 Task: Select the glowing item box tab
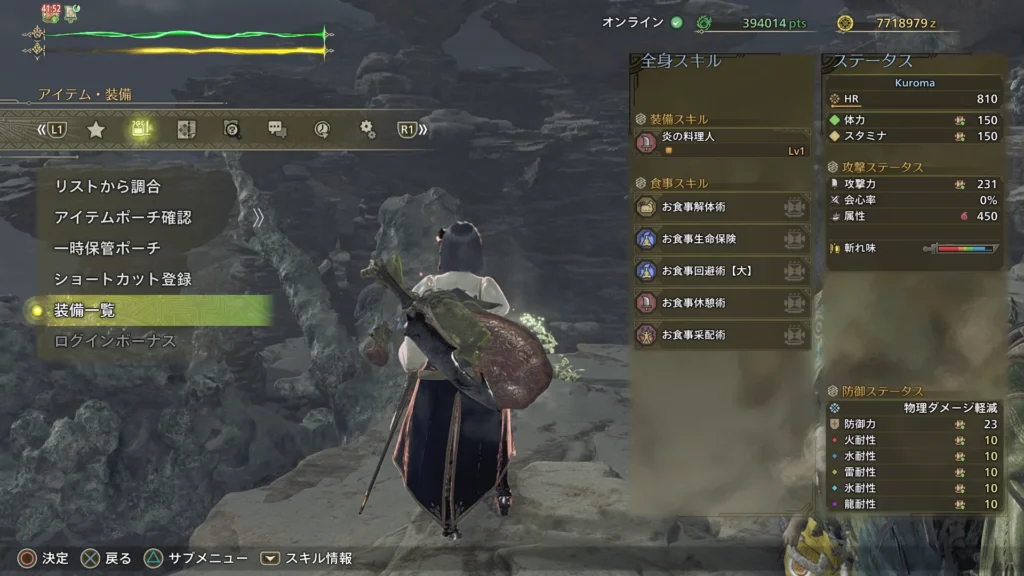(141, 129)
